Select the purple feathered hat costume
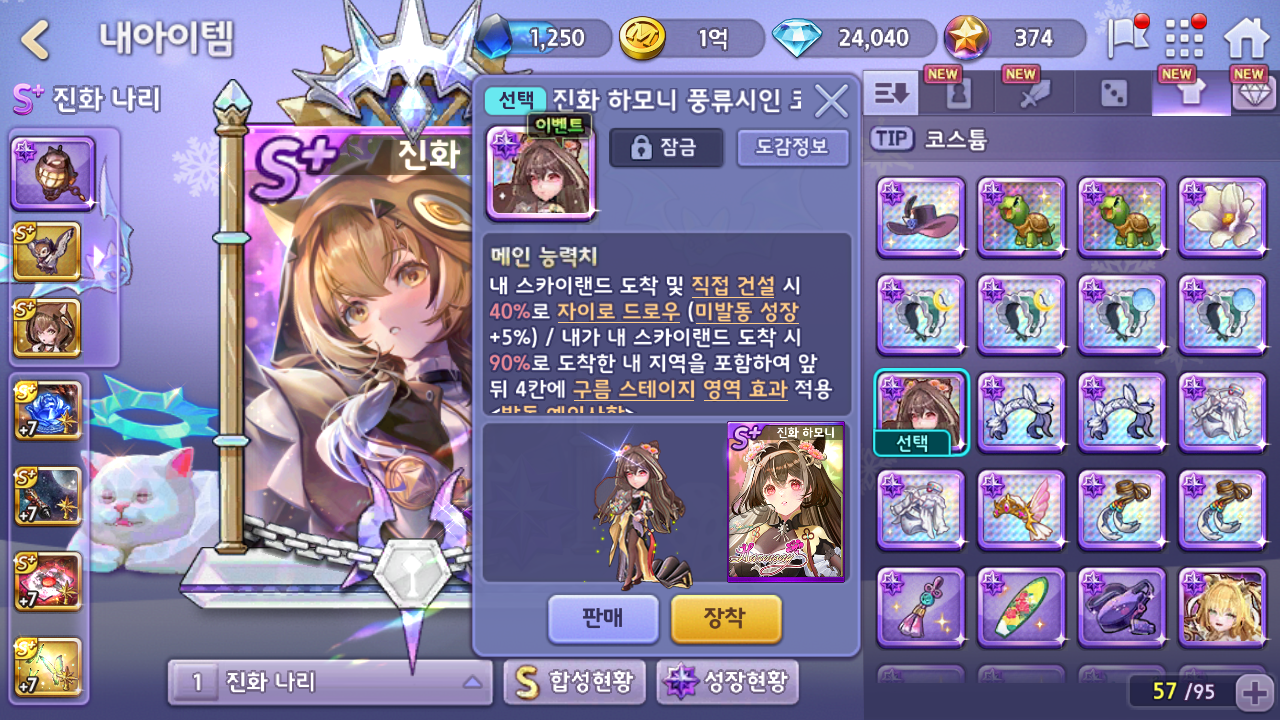Screen dimensions: 1280x720 coord(921,217)
